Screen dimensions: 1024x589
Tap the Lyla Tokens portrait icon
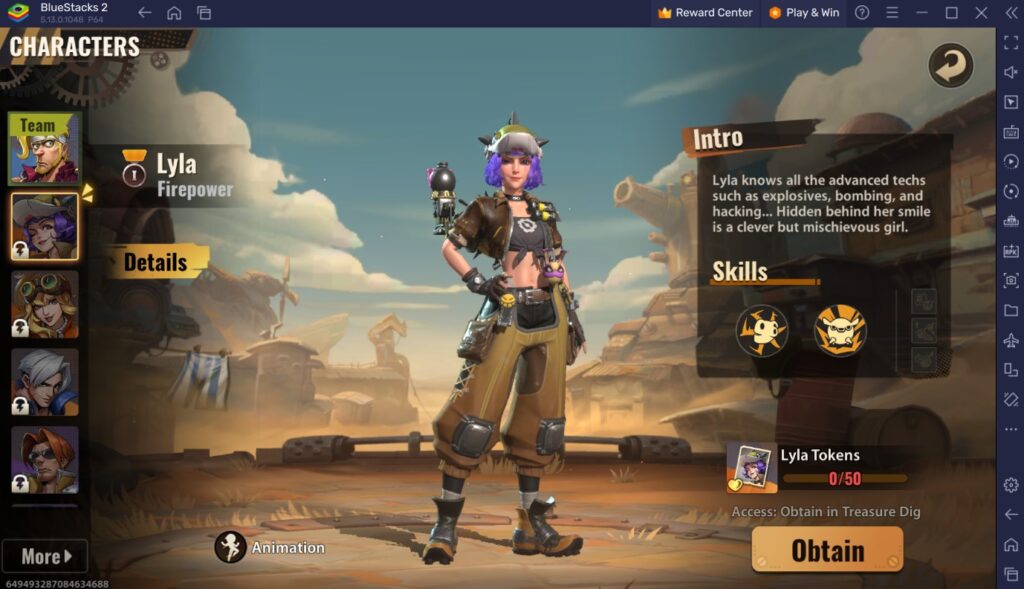click(x=752, y=467)
